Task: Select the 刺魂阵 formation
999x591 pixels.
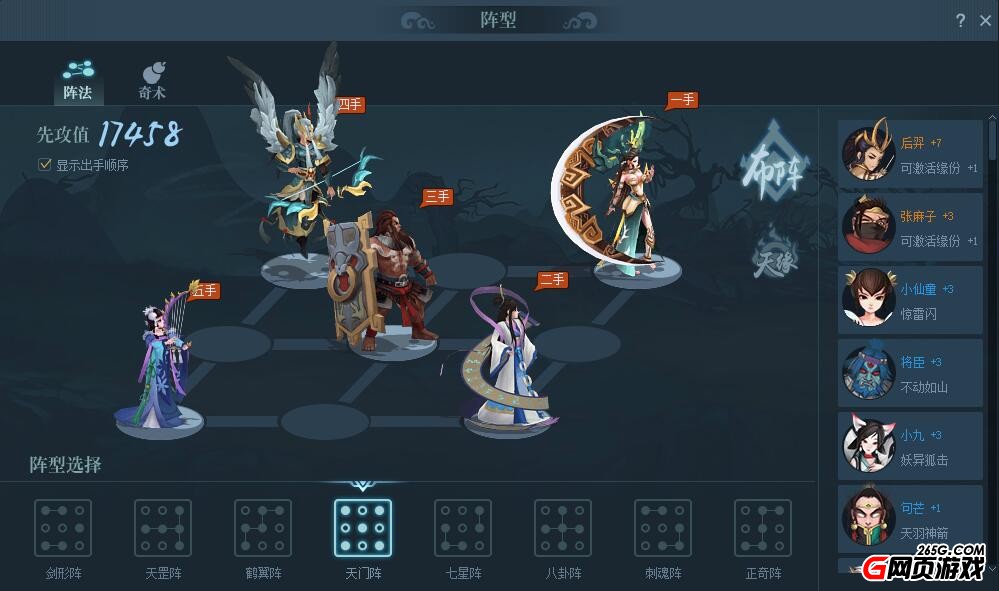Action: 663,529
